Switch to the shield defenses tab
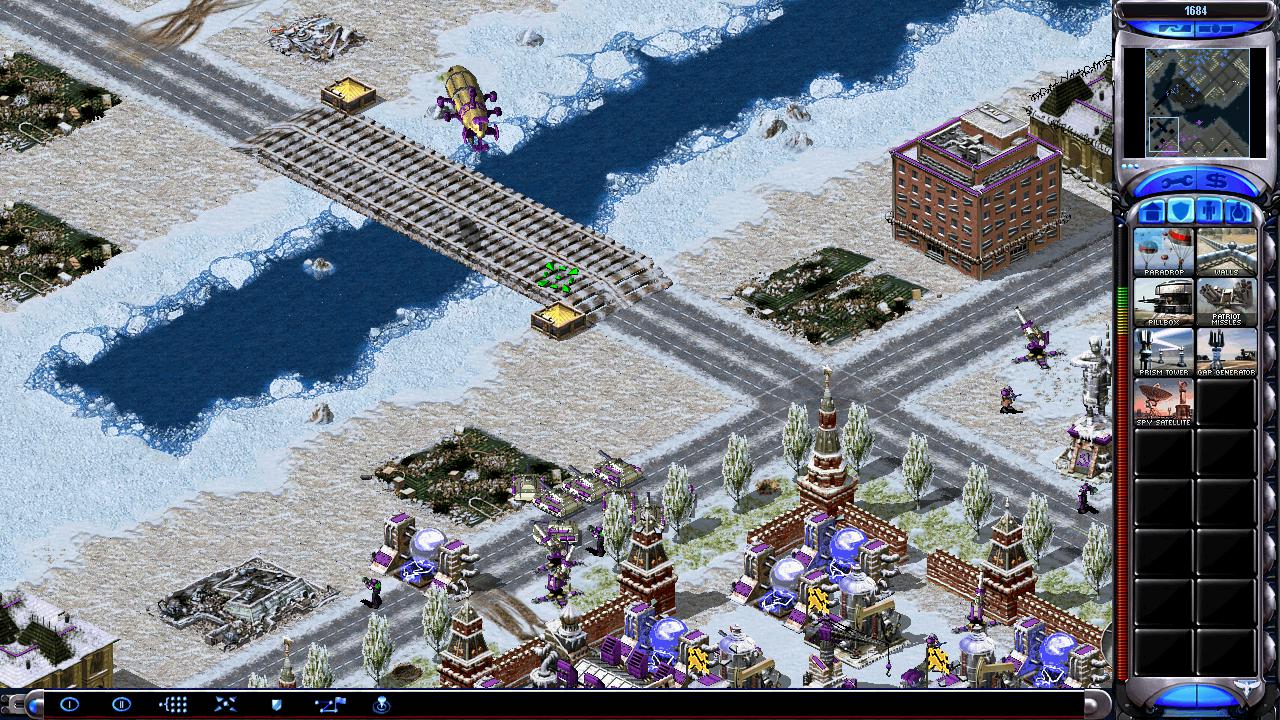1280x720 pixels. (x=1181, y=212)
